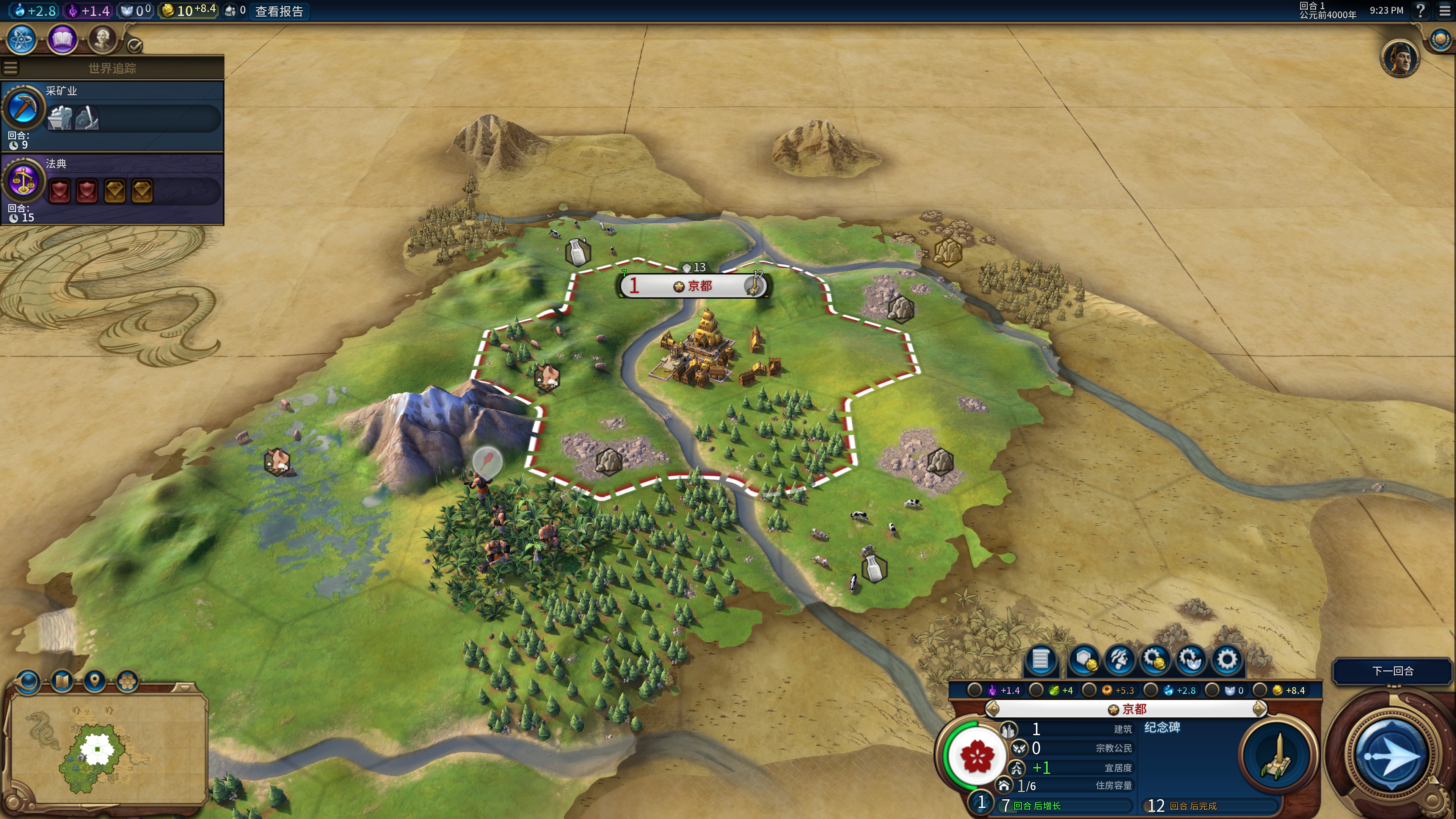Activate the purchase tile hexagon-and-coin icon

[x=1084, y=660]
